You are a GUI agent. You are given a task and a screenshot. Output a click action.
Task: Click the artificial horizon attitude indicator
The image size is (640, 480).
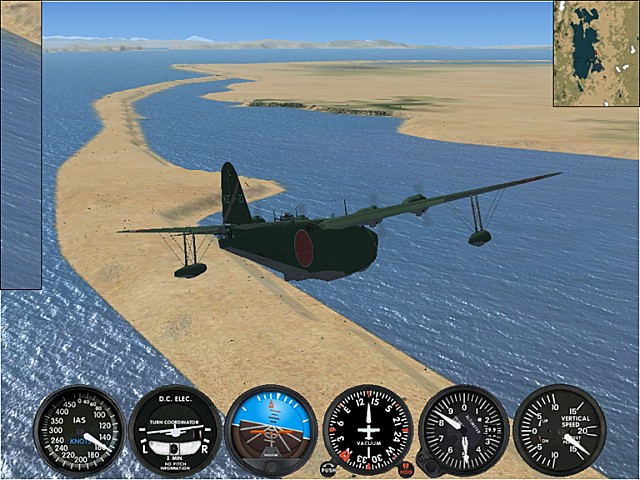[x=270, y=430]
